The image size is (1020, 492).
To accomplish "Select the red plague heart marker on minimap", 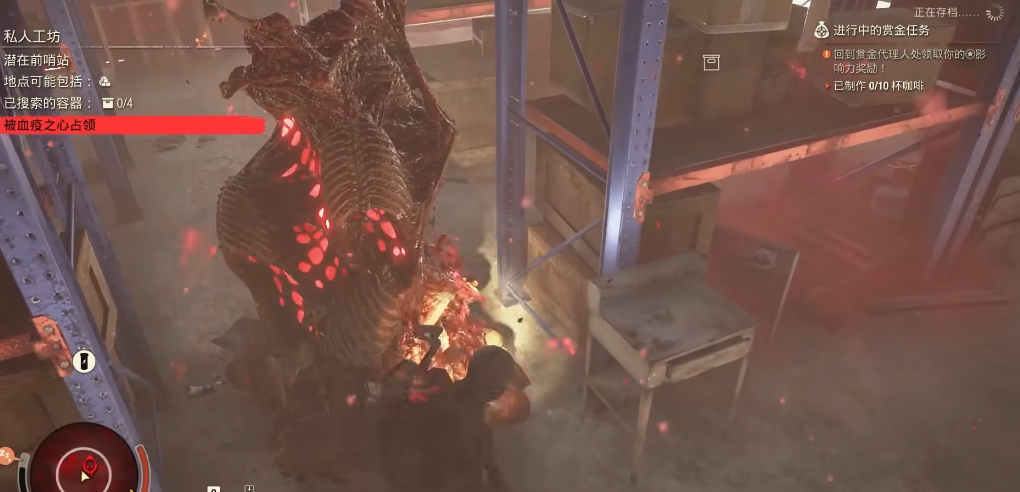I will pyautogui.click(x=89, y=463).
